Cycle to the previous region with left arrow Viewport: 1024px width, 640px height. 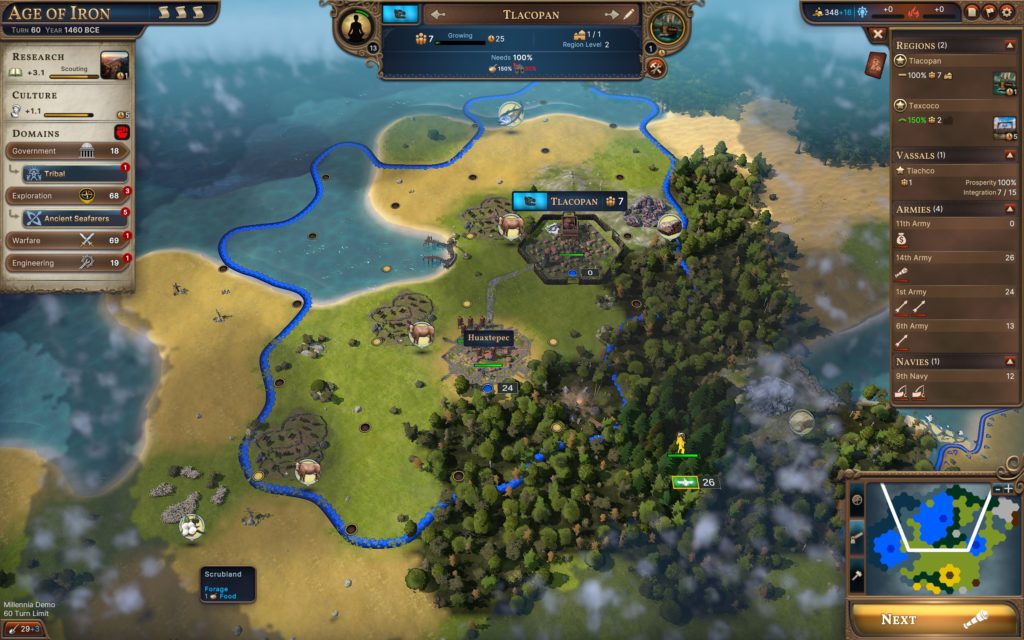pyautogui.click(x=437, y=15)
